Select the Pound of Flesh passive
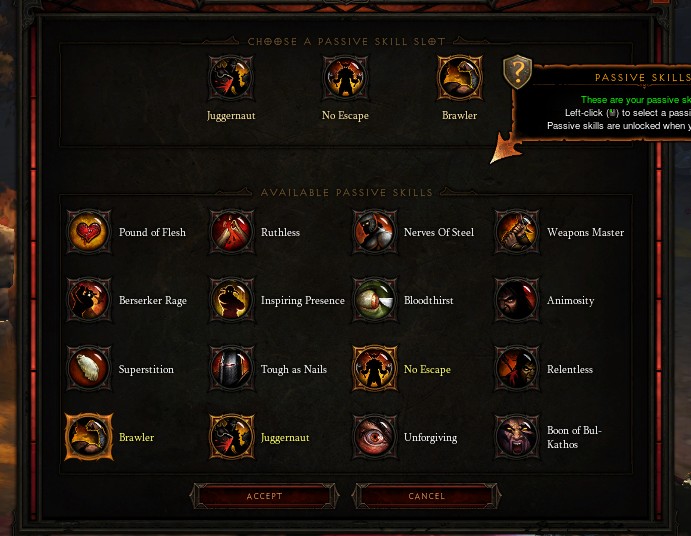 tap(89, 232)
